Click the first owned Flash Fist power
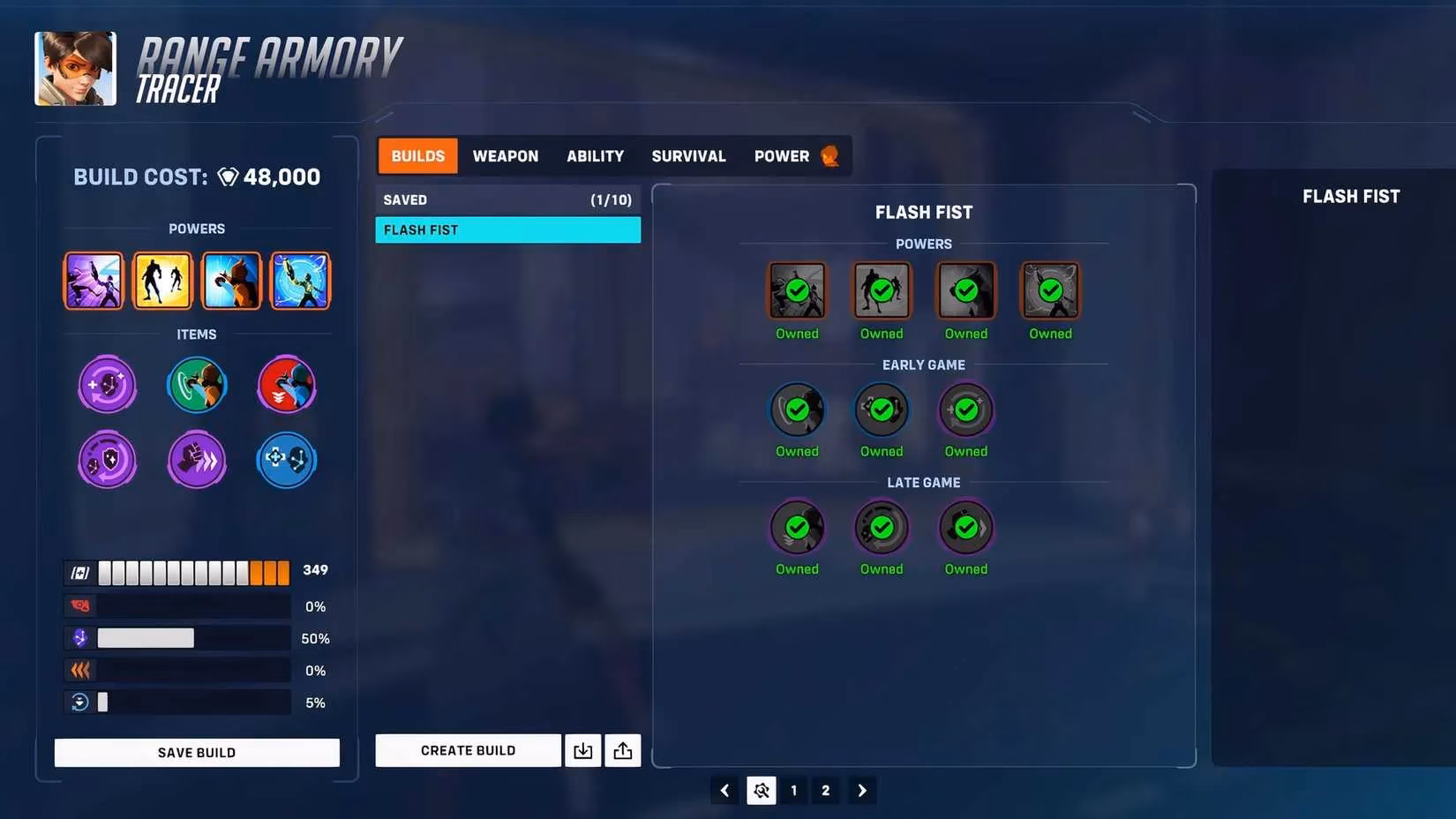 click(797, 290)
